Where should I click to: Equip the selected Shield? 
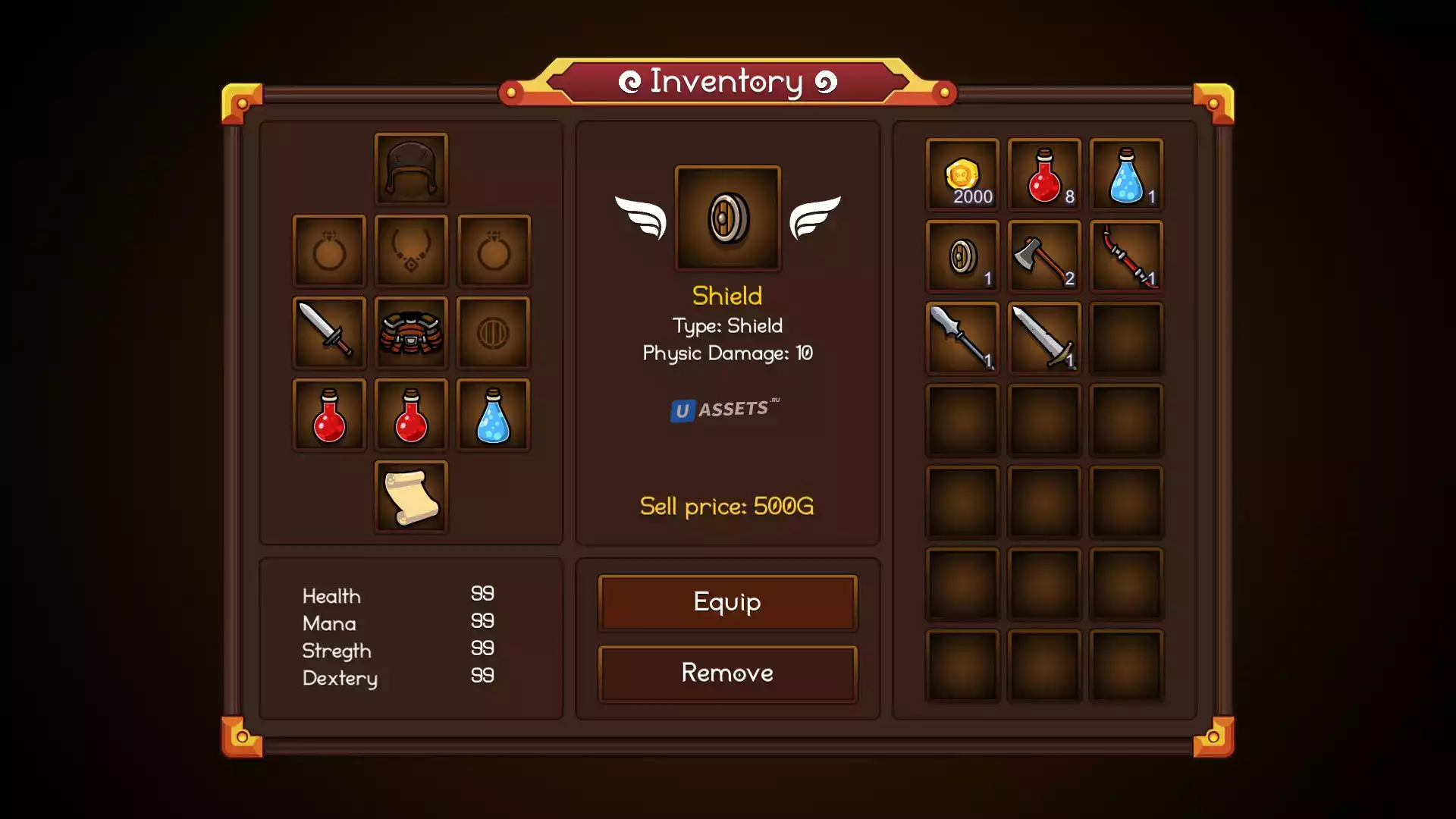click(x=727, y=602)
